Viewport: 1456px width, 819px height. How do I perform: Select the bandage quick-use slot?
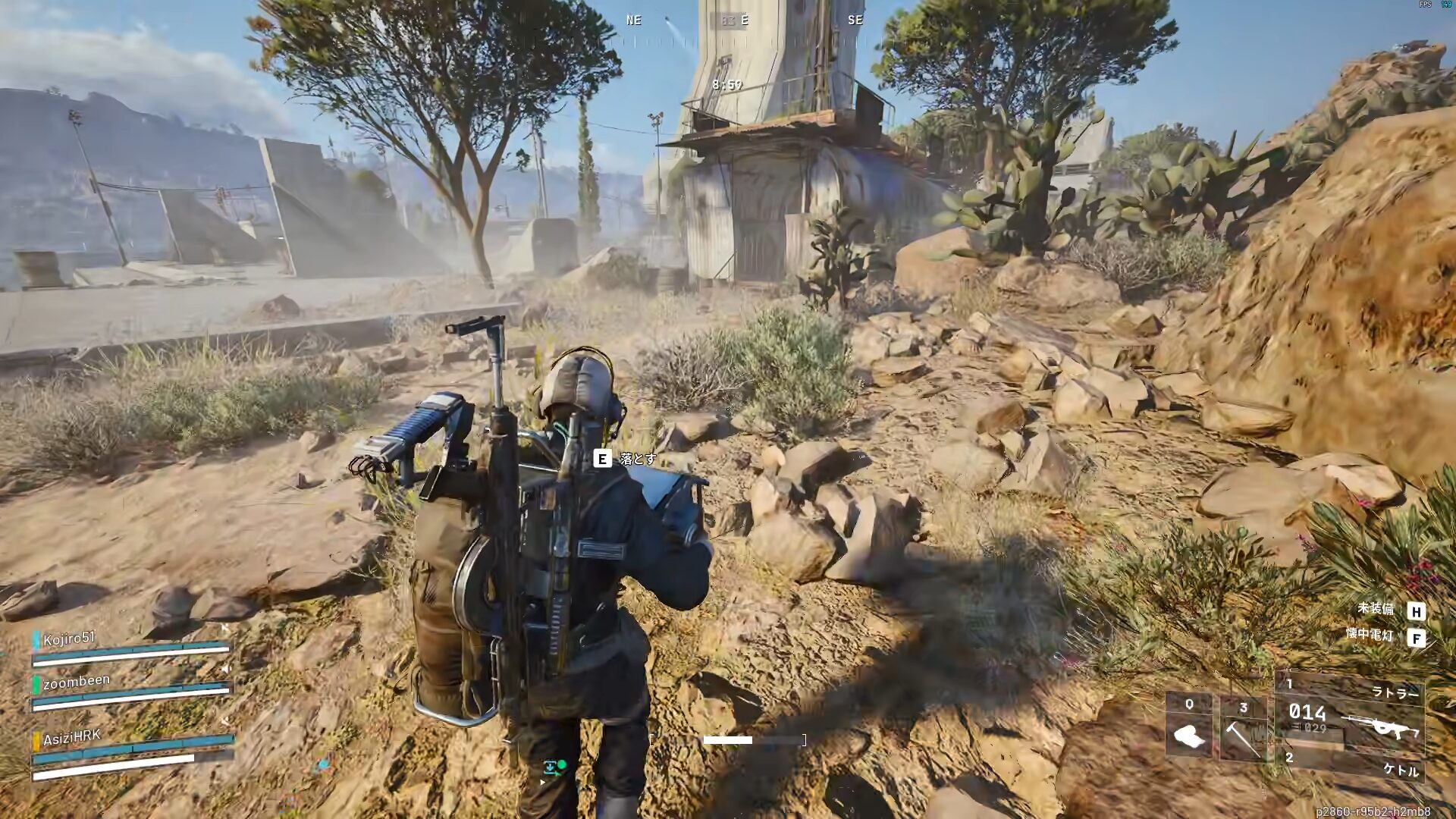tap(1189, 728)
